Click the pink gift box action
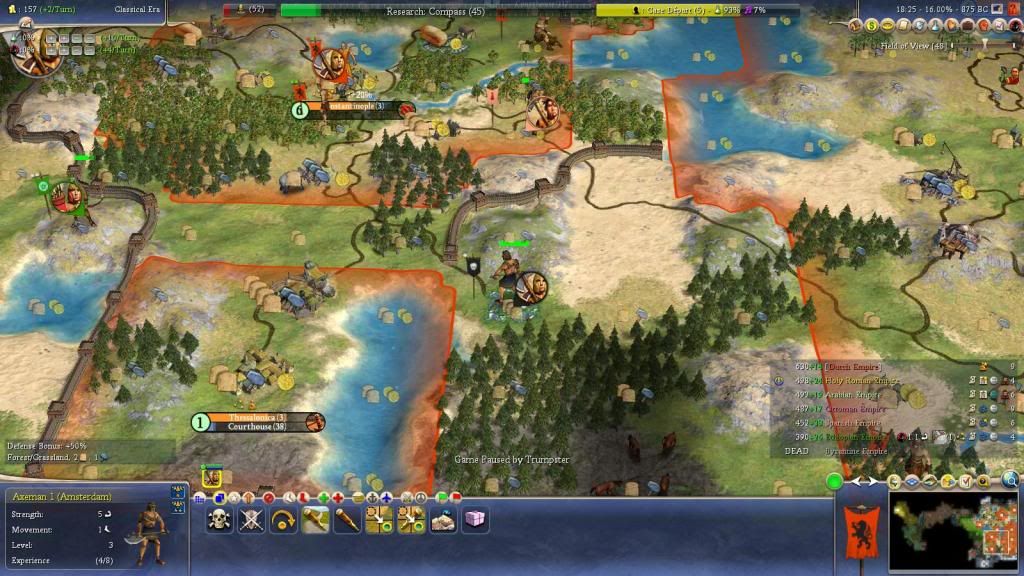 475,519
